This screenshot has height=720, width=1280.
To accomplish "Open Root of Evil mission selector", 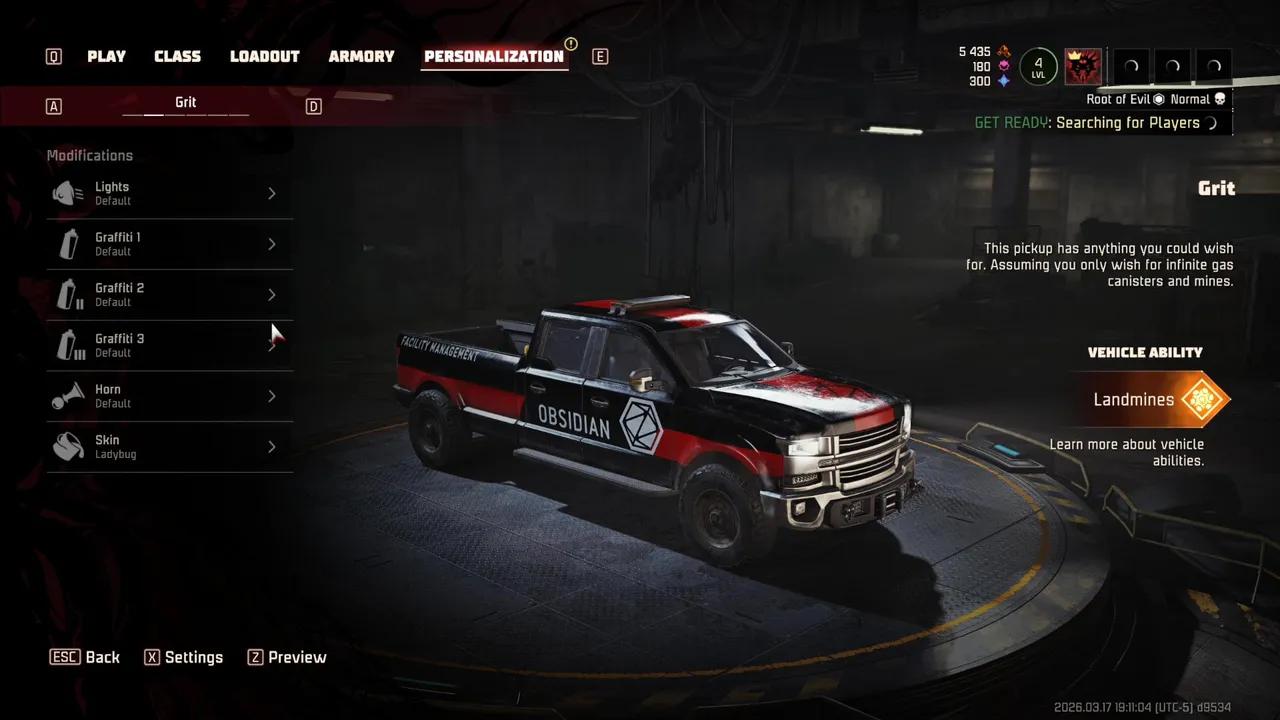I will (x=1125, y=99).
